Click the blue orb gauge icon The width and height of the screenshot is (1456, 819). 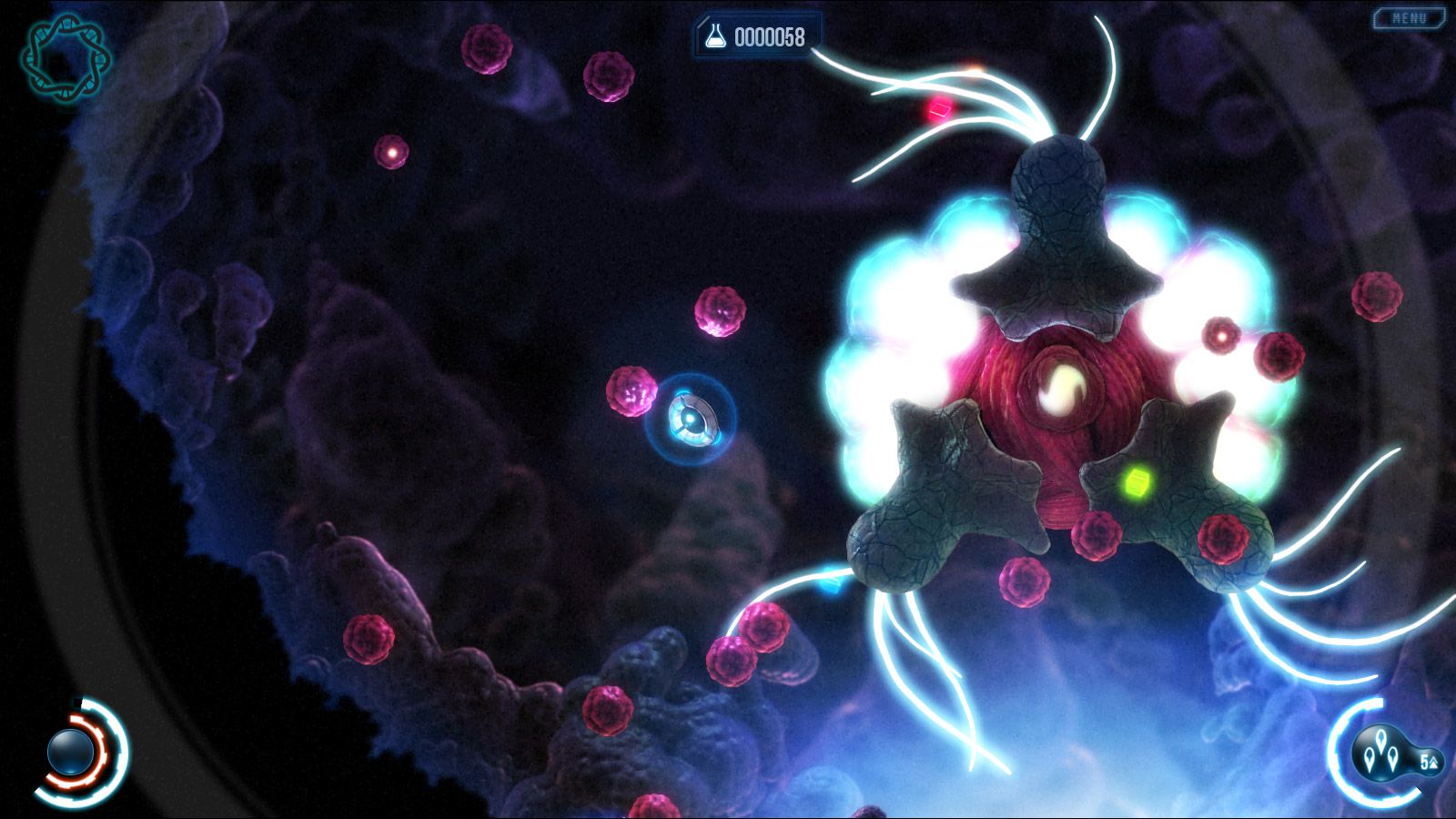click(x=71, y=751)
